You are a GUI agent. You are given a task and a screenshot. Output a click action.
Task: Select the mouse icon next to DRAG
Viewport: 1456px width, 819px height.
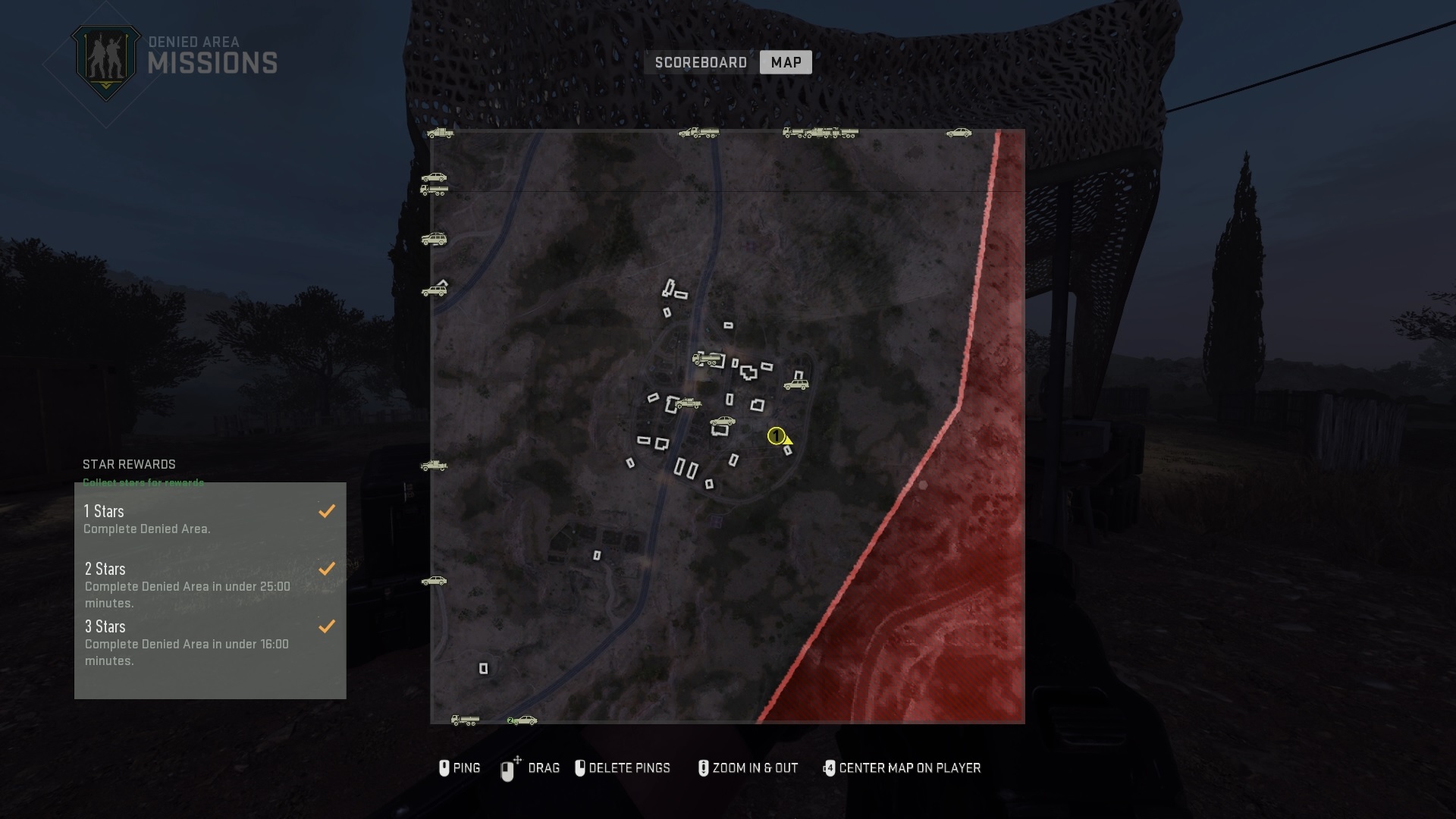point(507,767)
